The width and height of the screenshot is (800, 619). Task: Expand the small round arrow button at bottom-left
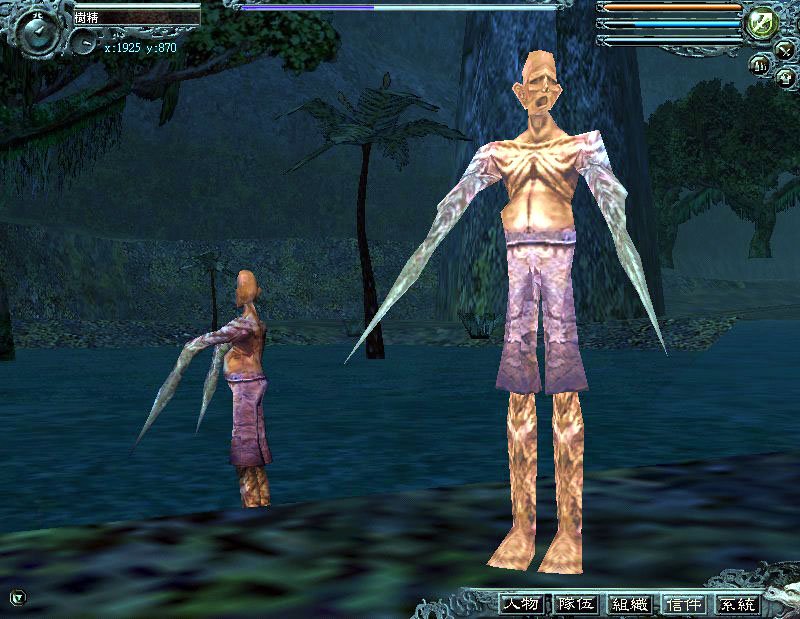(17, 598)
